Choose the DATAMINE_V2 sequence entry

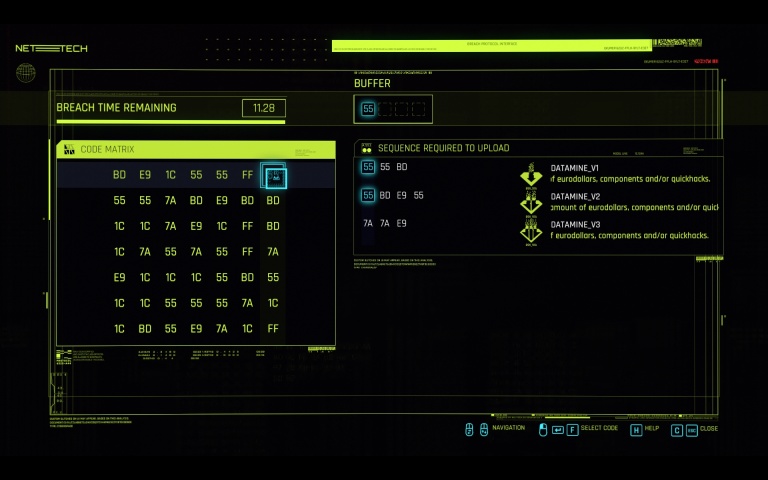(x=588, y=196)
